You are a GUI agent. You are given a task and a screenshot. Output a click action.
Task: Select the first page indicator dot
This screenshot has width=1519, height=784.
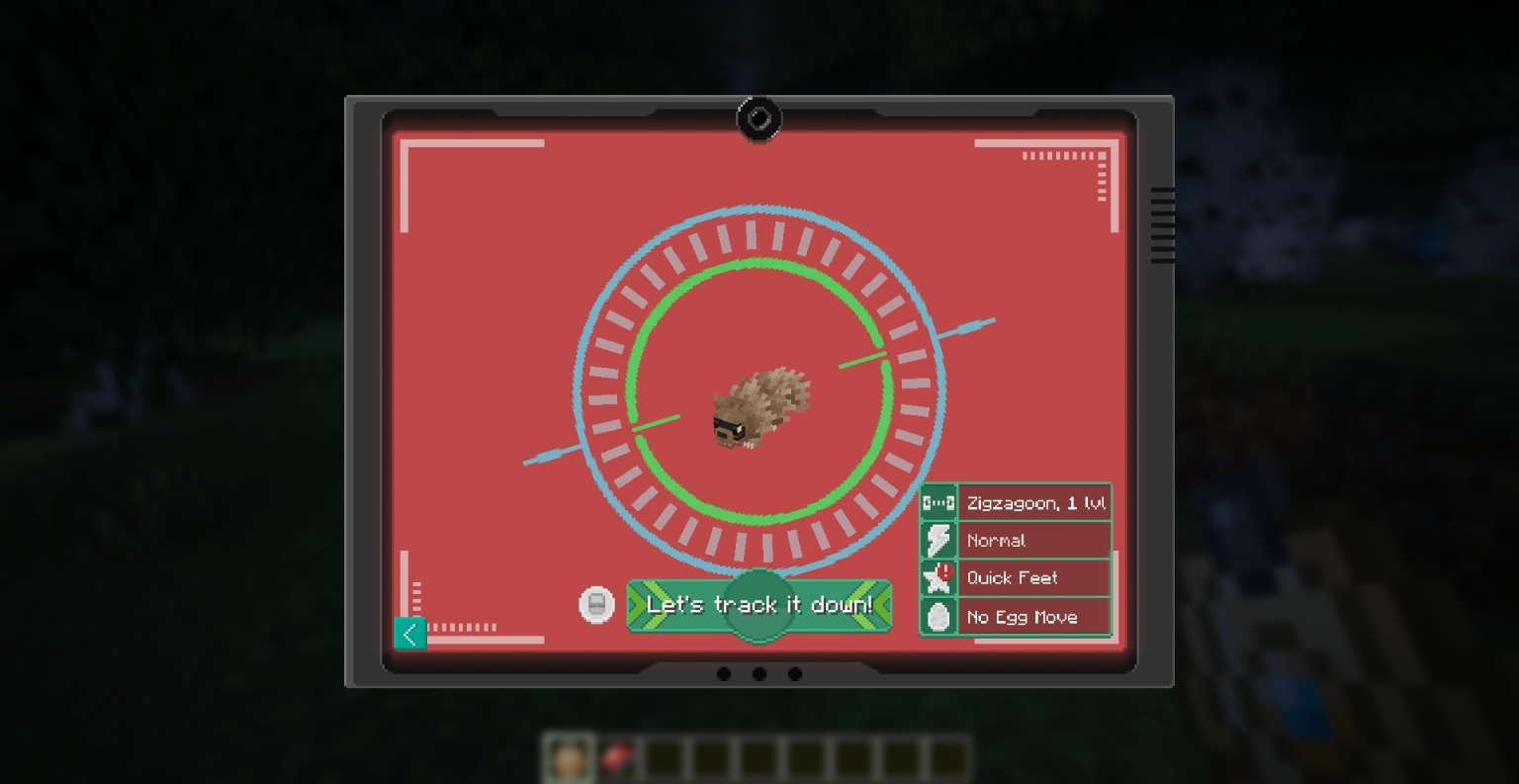[724, 673]
